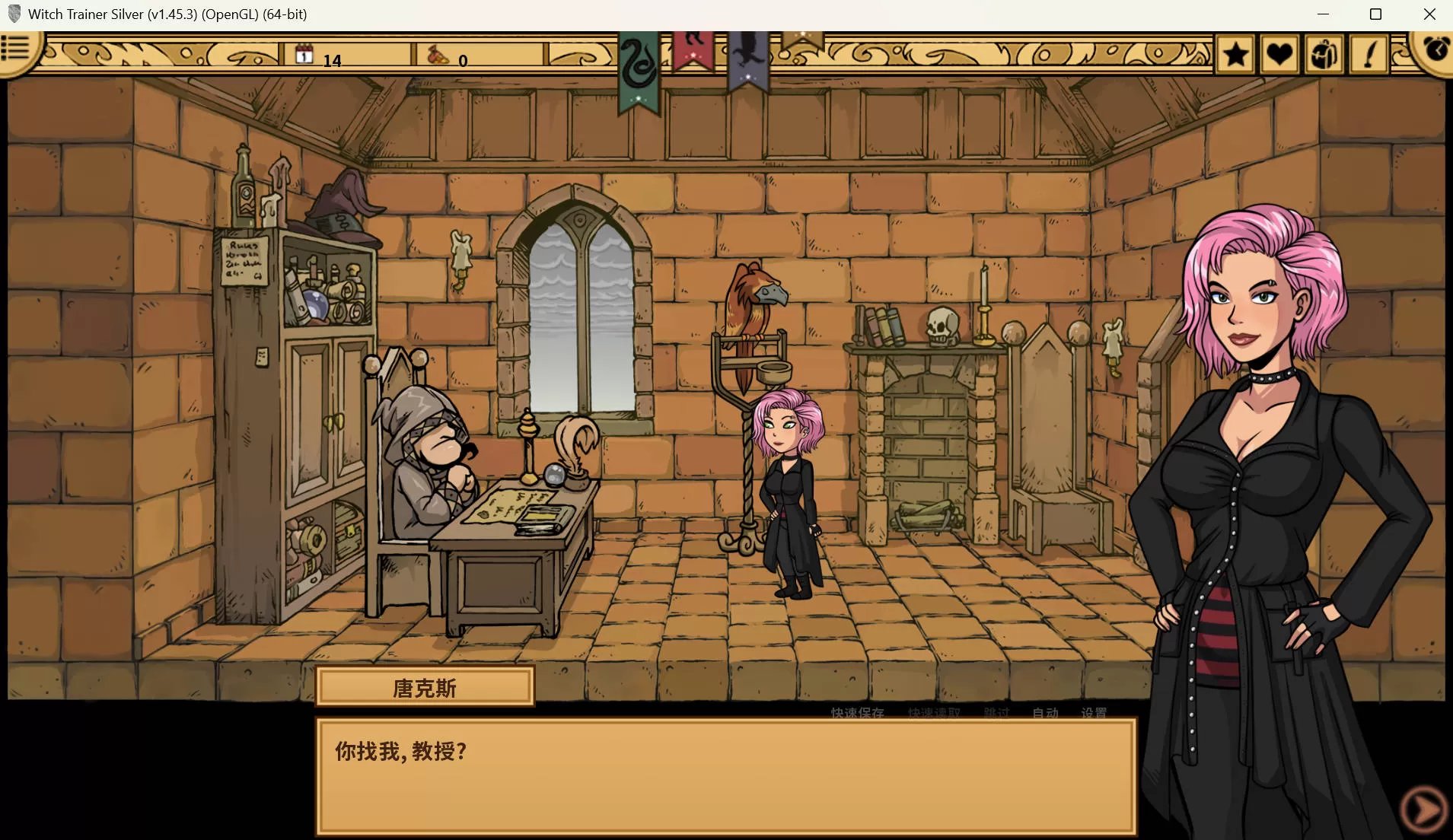Open settings via 设置

(1094, 713)
